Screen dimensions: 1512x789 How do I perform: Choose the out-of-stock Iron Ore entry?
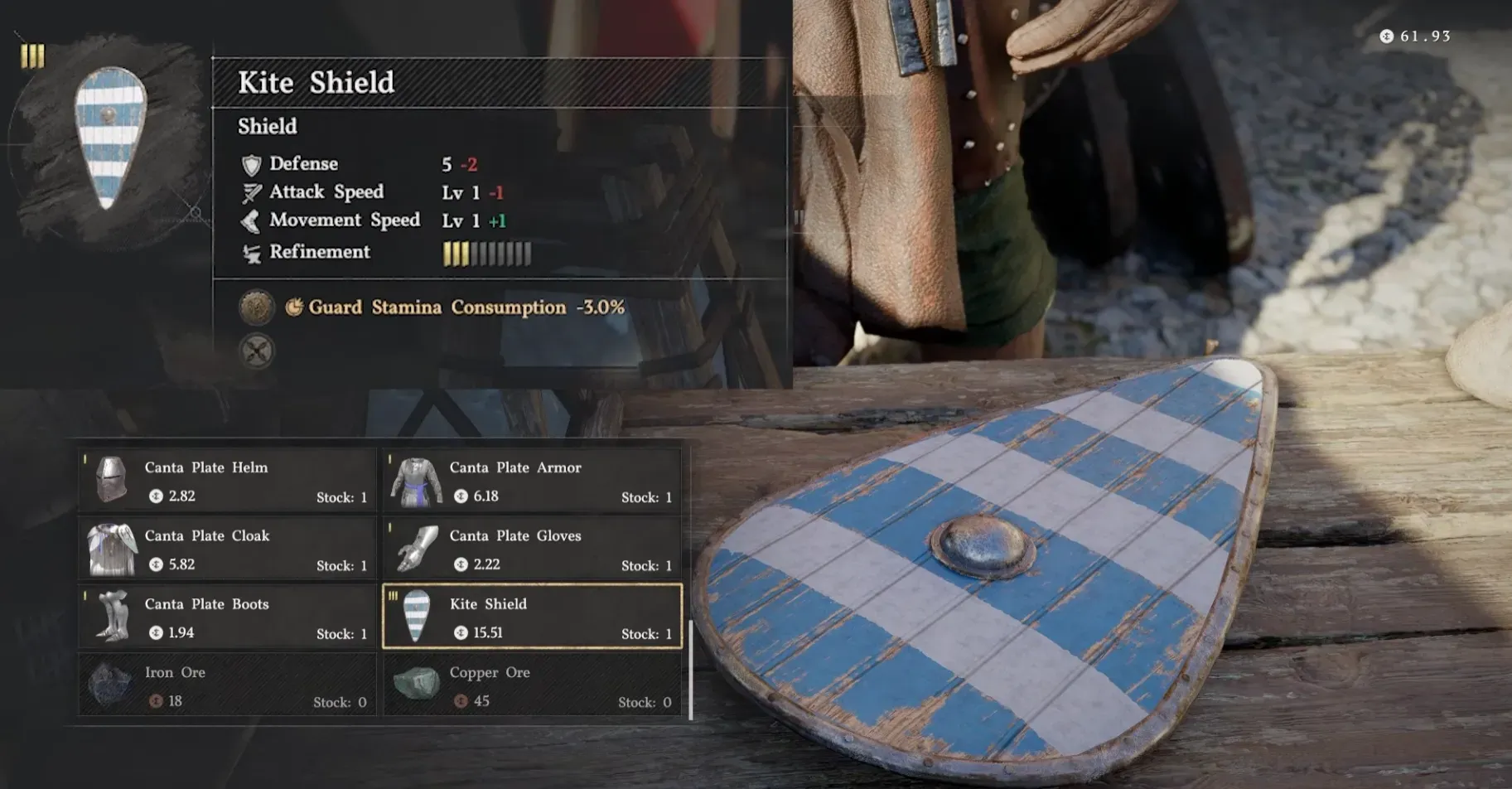[227, 685]
